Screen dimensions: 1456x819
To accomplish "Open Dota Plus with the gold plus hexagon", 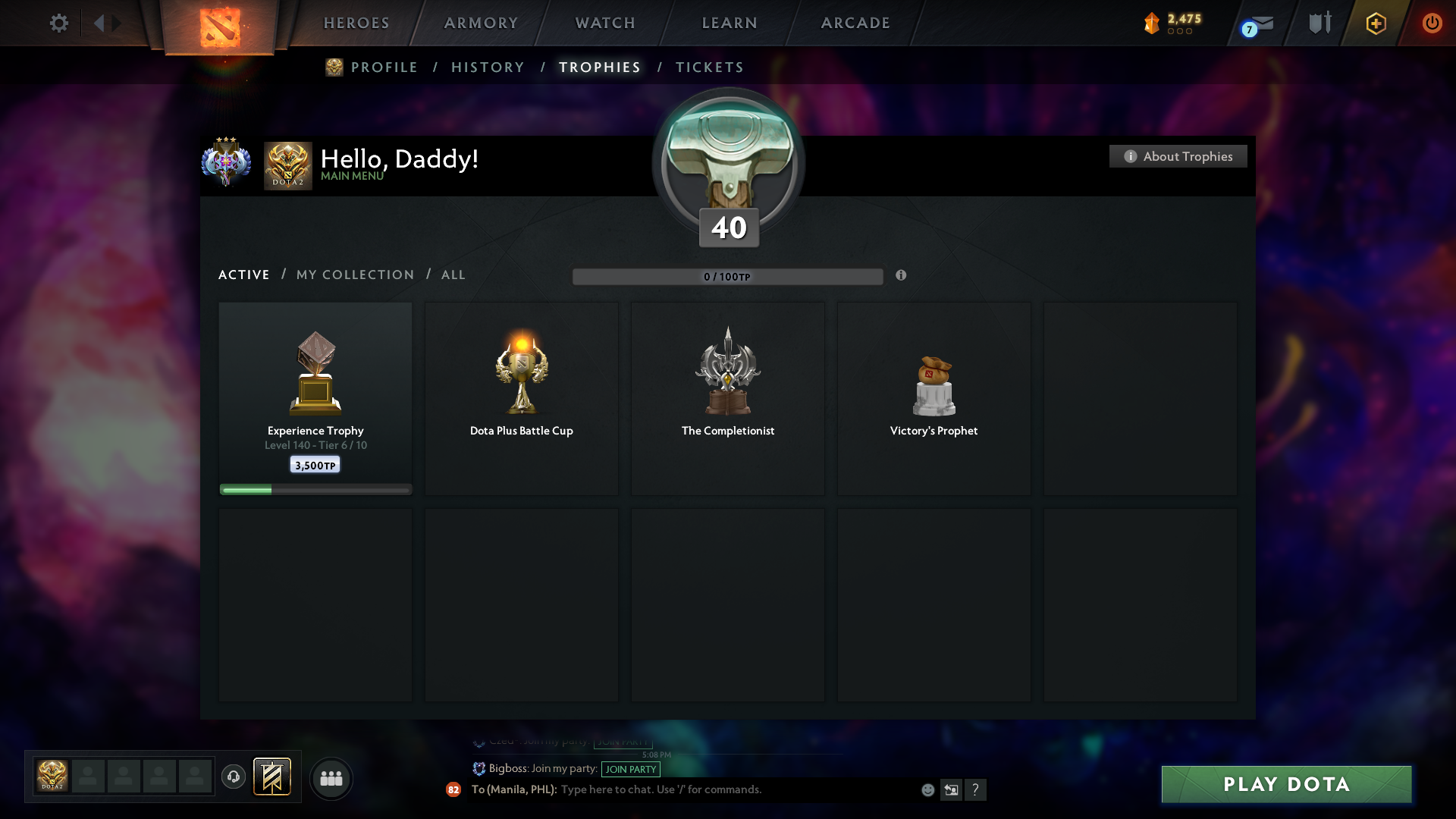I will (x=1375, y=23).
